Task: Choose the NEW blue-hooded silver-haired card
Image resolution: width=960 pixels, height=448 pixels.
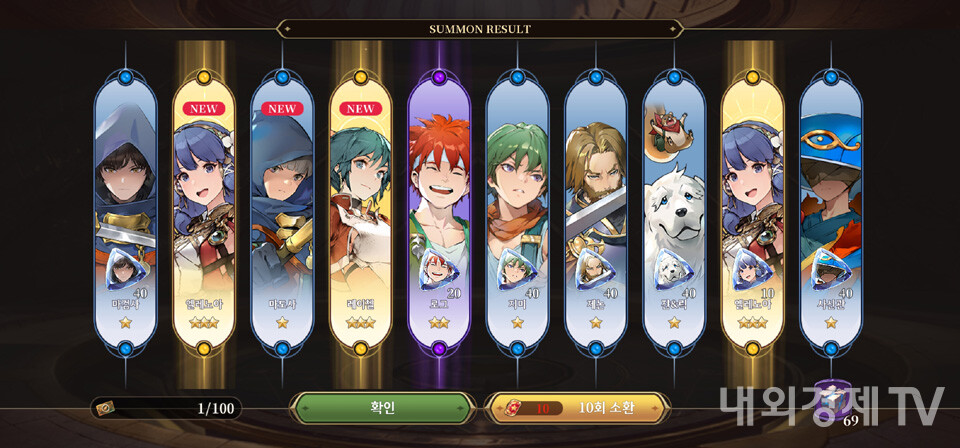Action: pos(282,210)
